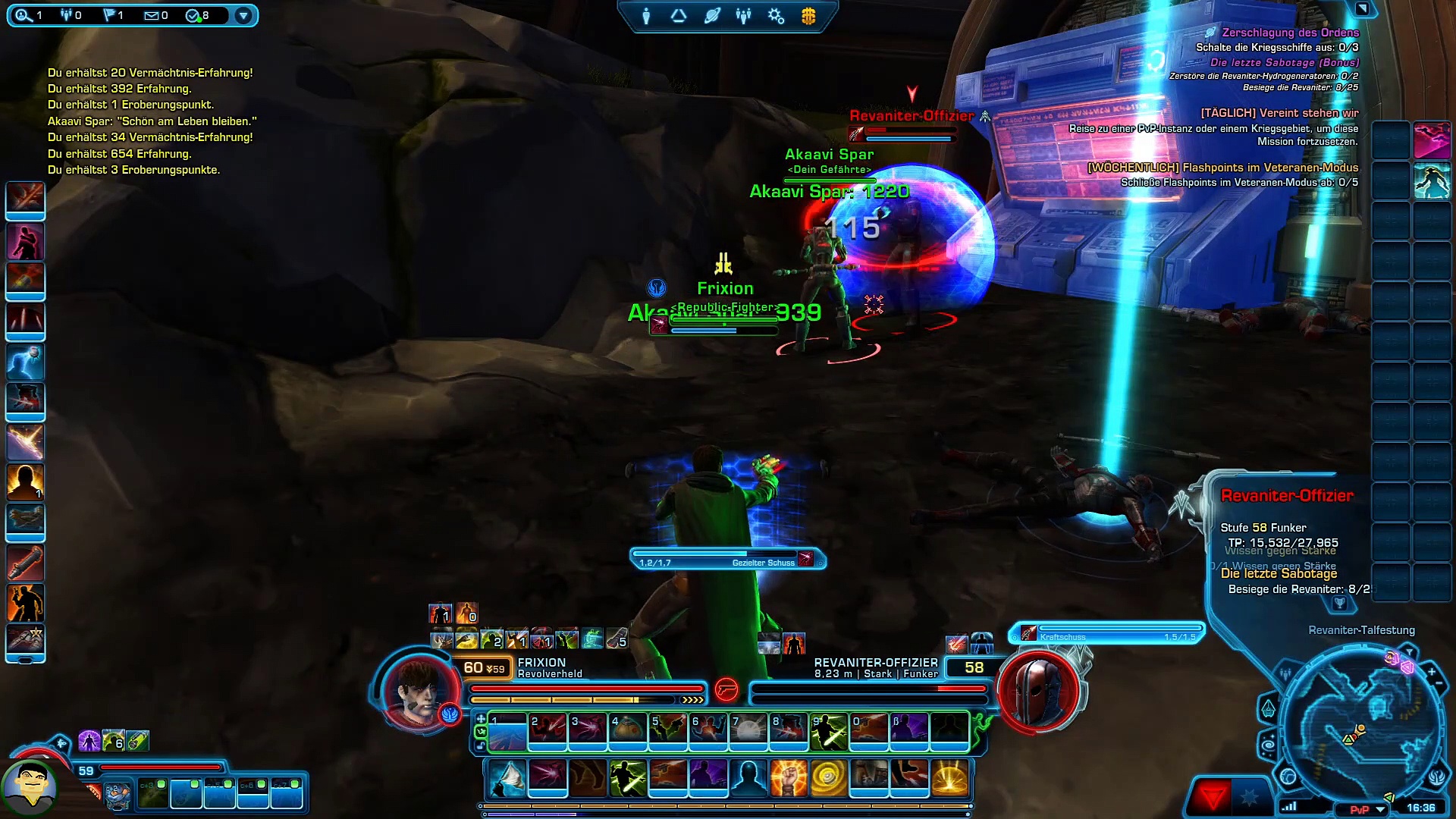Trigger the yellow spiral ability icon

(828, 778)
